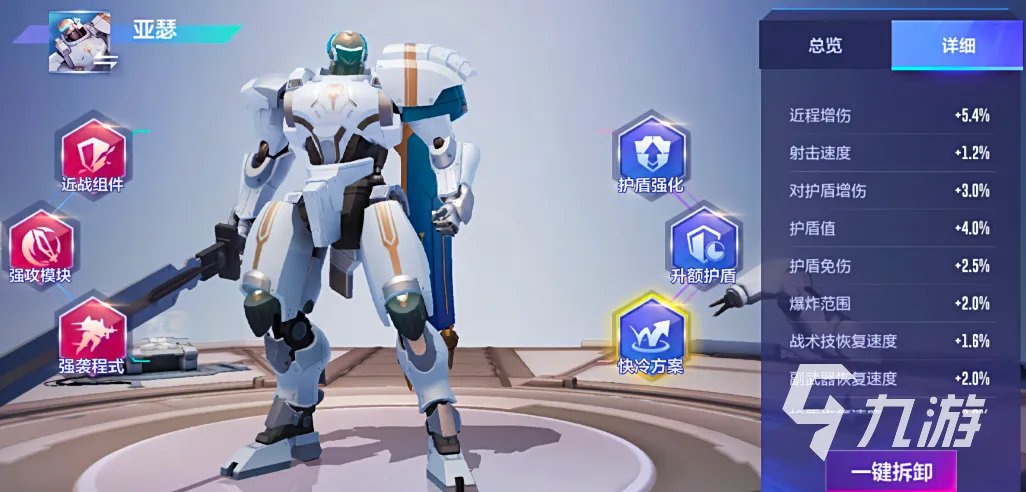This screenshot has width=1026, height=492.
Task: Select the 详细 details tab
Action: (x=957, y=45)
